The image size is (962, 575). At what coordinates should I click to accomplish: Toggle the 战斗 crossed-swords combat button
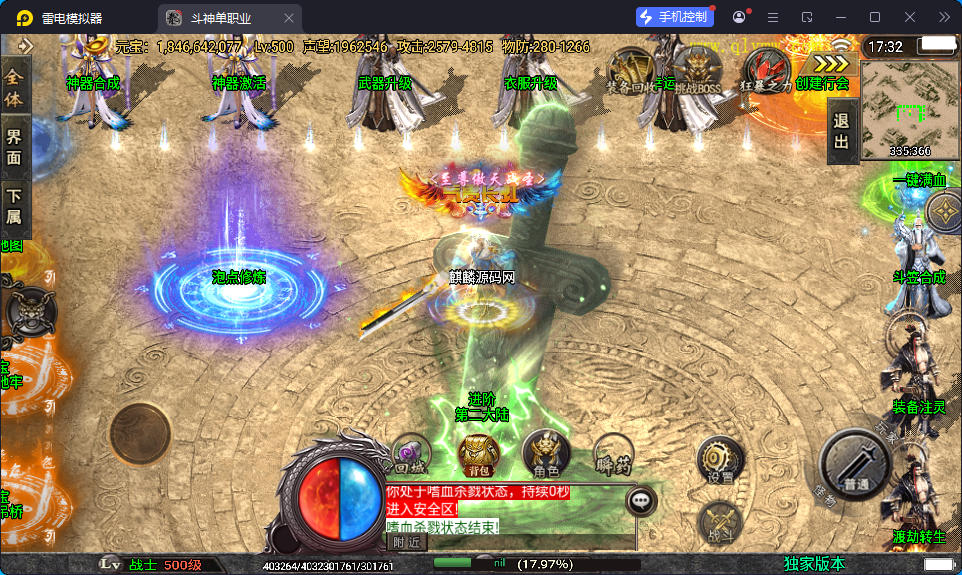coord(720,522)
